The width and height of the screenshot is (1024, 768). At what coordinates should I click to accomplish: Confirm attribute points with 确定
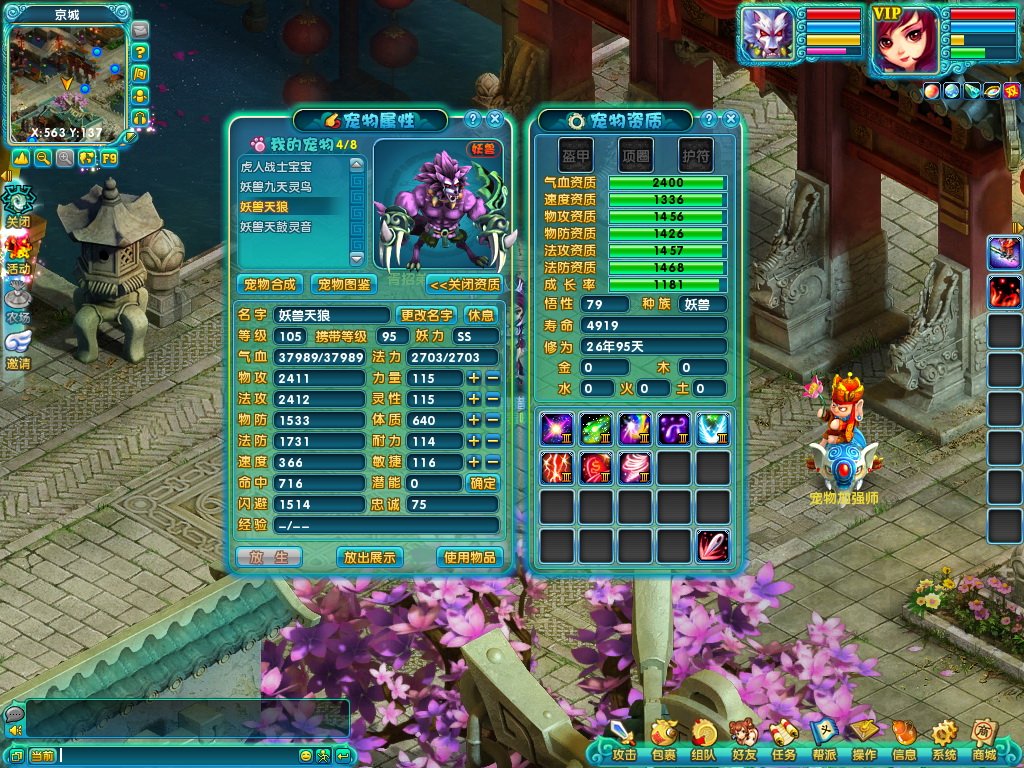[x=482, y=483]
